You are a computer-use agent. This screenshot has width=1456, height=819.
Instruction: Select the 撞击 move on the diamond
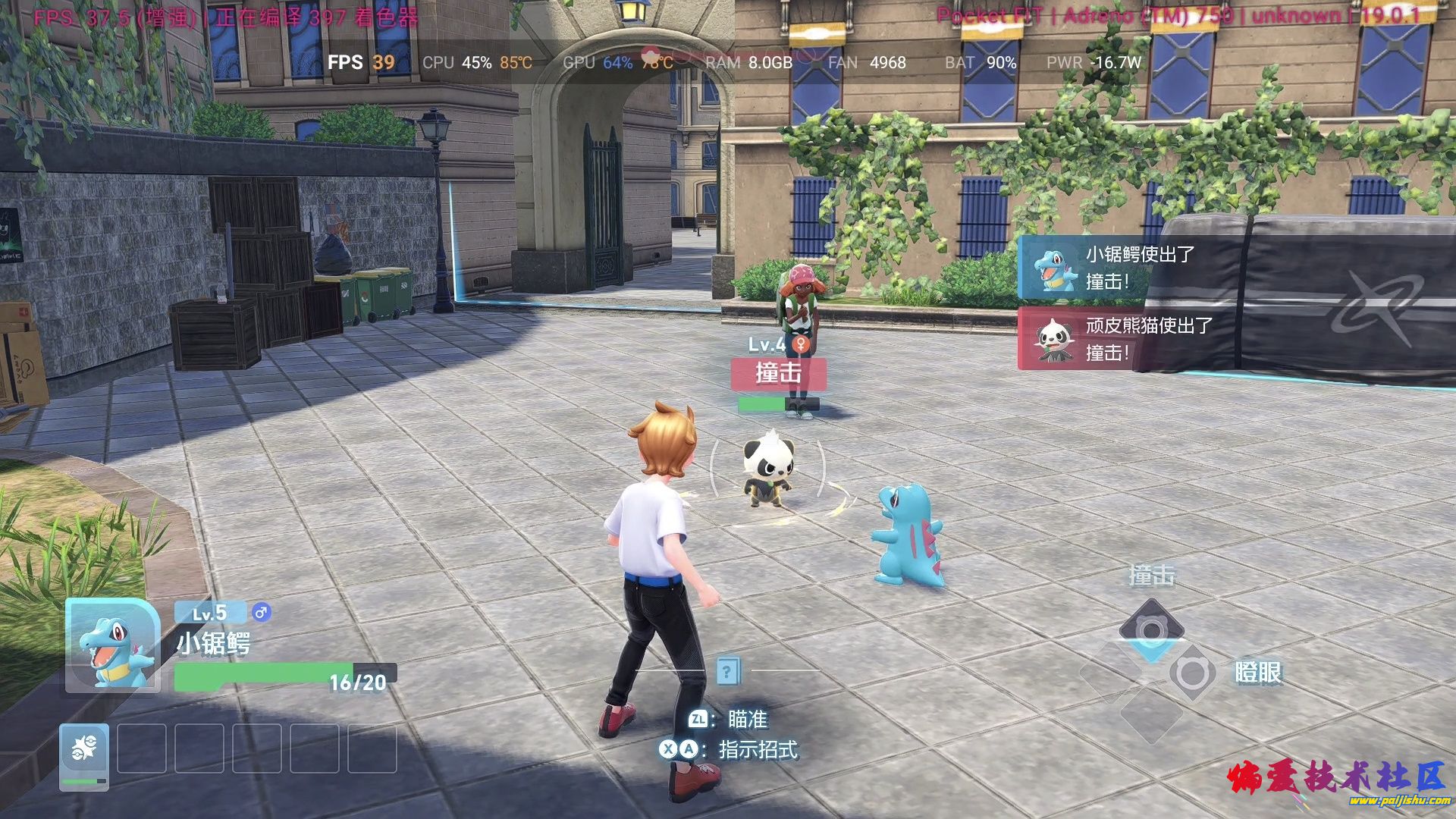tap(1151, 629)
